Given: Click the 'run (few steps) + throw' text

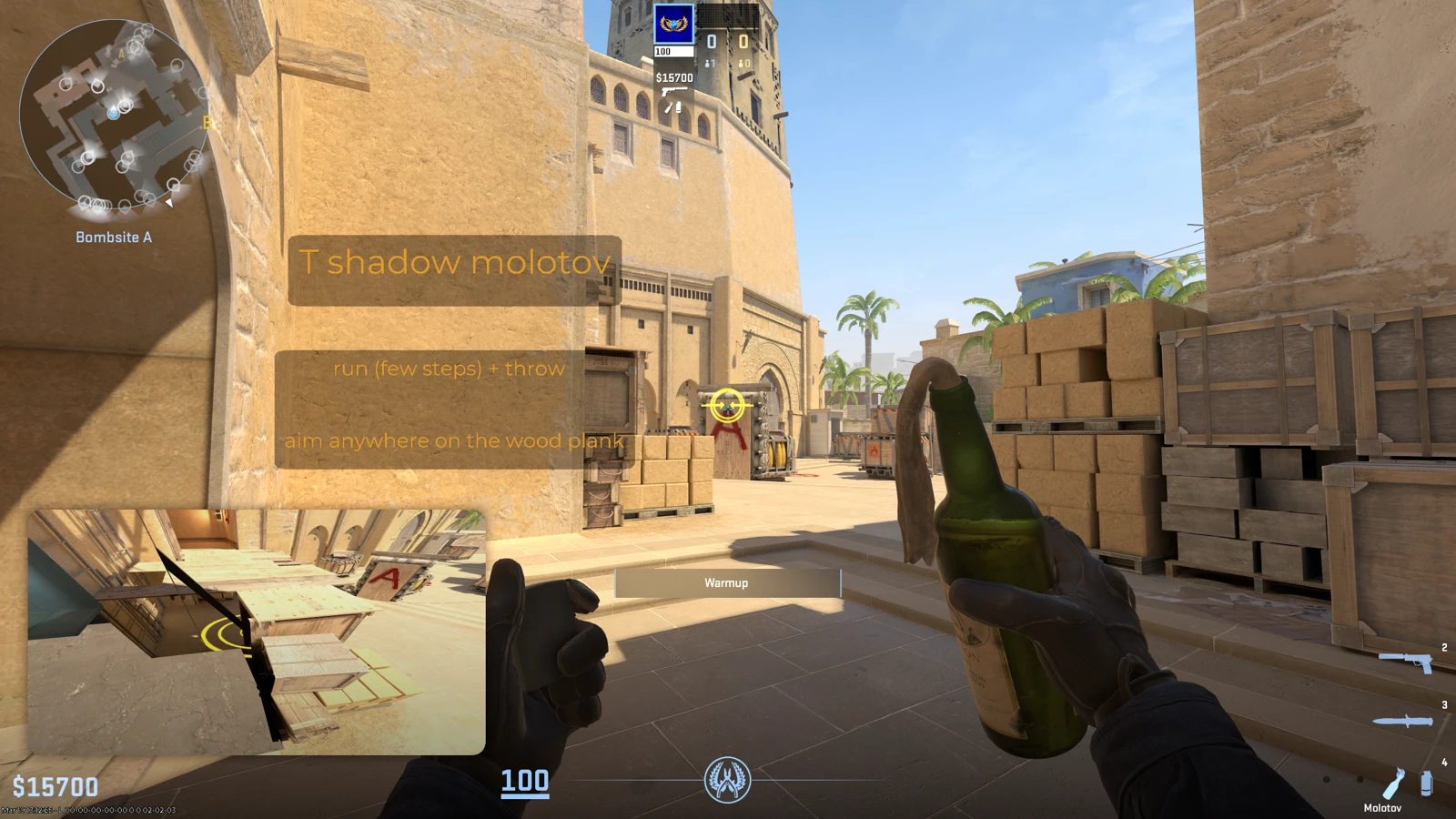Looking at the screenshot, I should (449, 369).
